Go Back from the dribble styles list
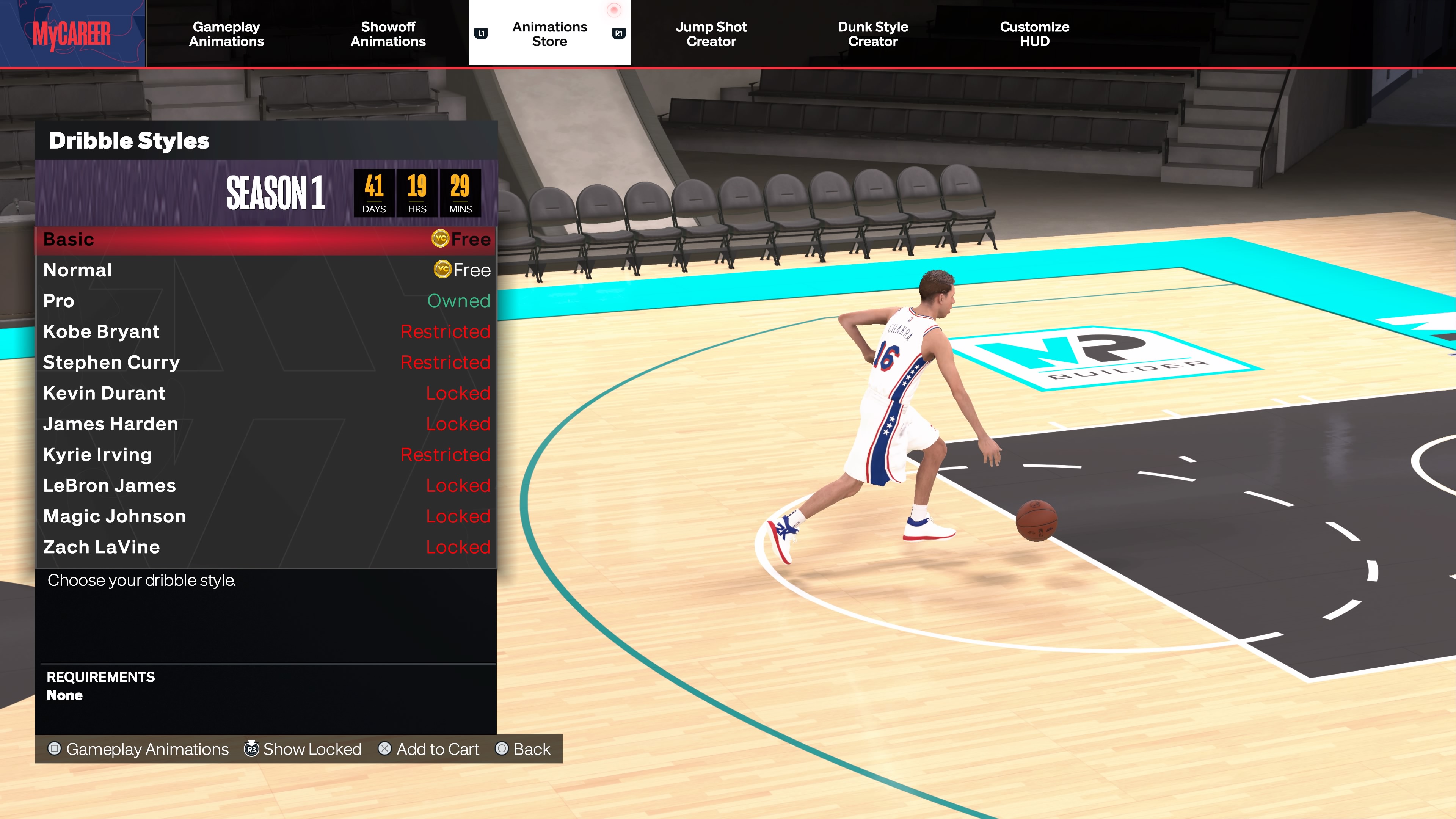Viewport: 1456px width, 819px height. click(x=523, y=749)
